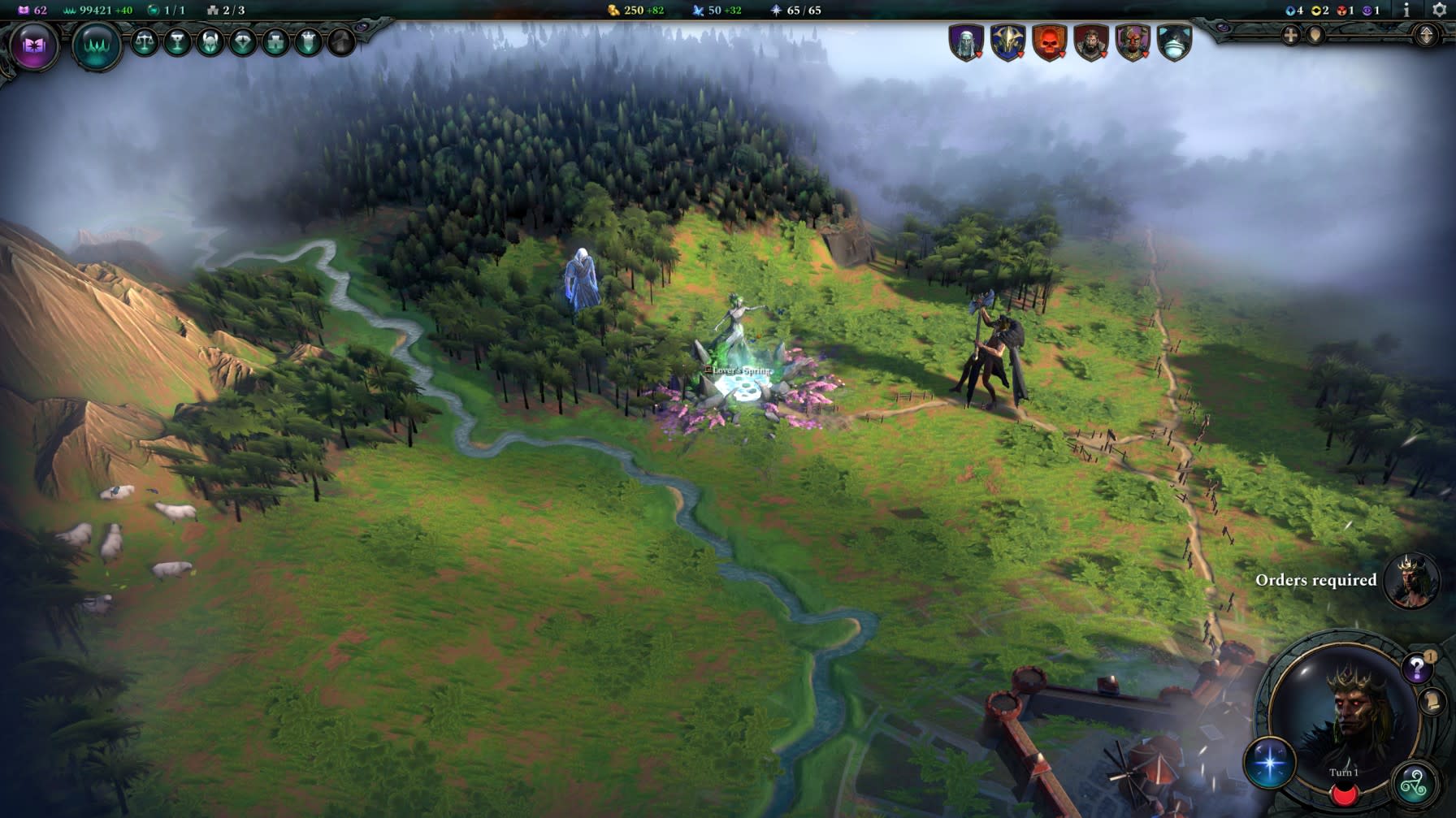Viewport: 1456px width, 818px height.
Task: Select the balance scales icon
Action: [145, 42]
